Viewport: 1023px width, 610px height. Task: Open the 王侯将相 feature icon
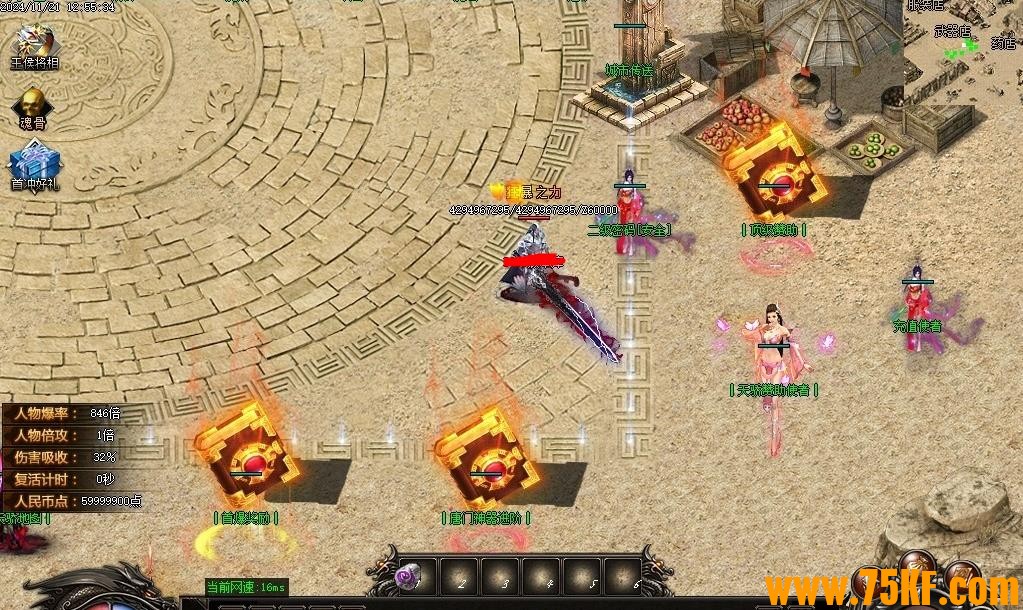[x=34, y=44]
